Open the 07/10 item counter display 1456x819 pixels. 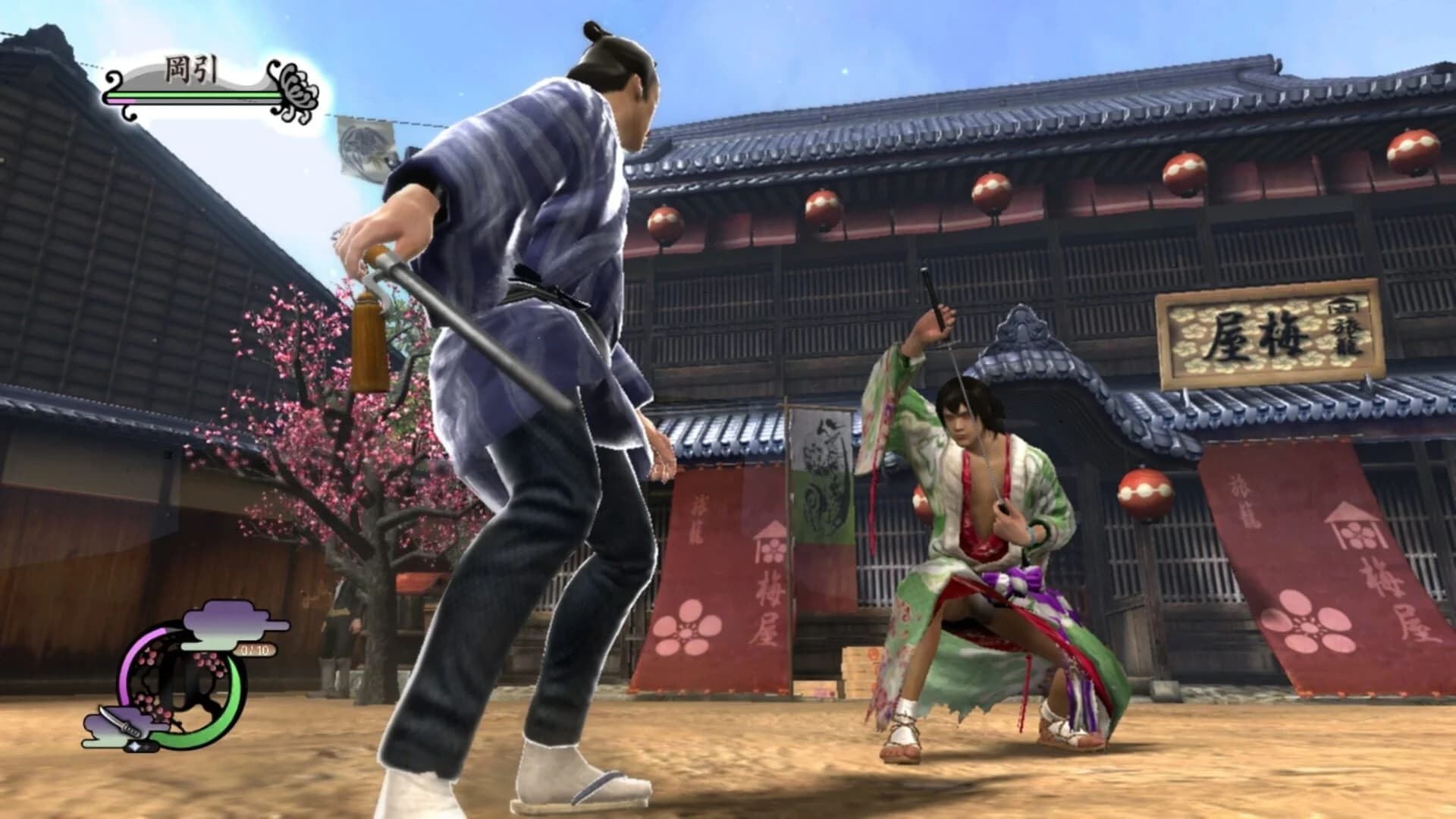click(256, 650)
